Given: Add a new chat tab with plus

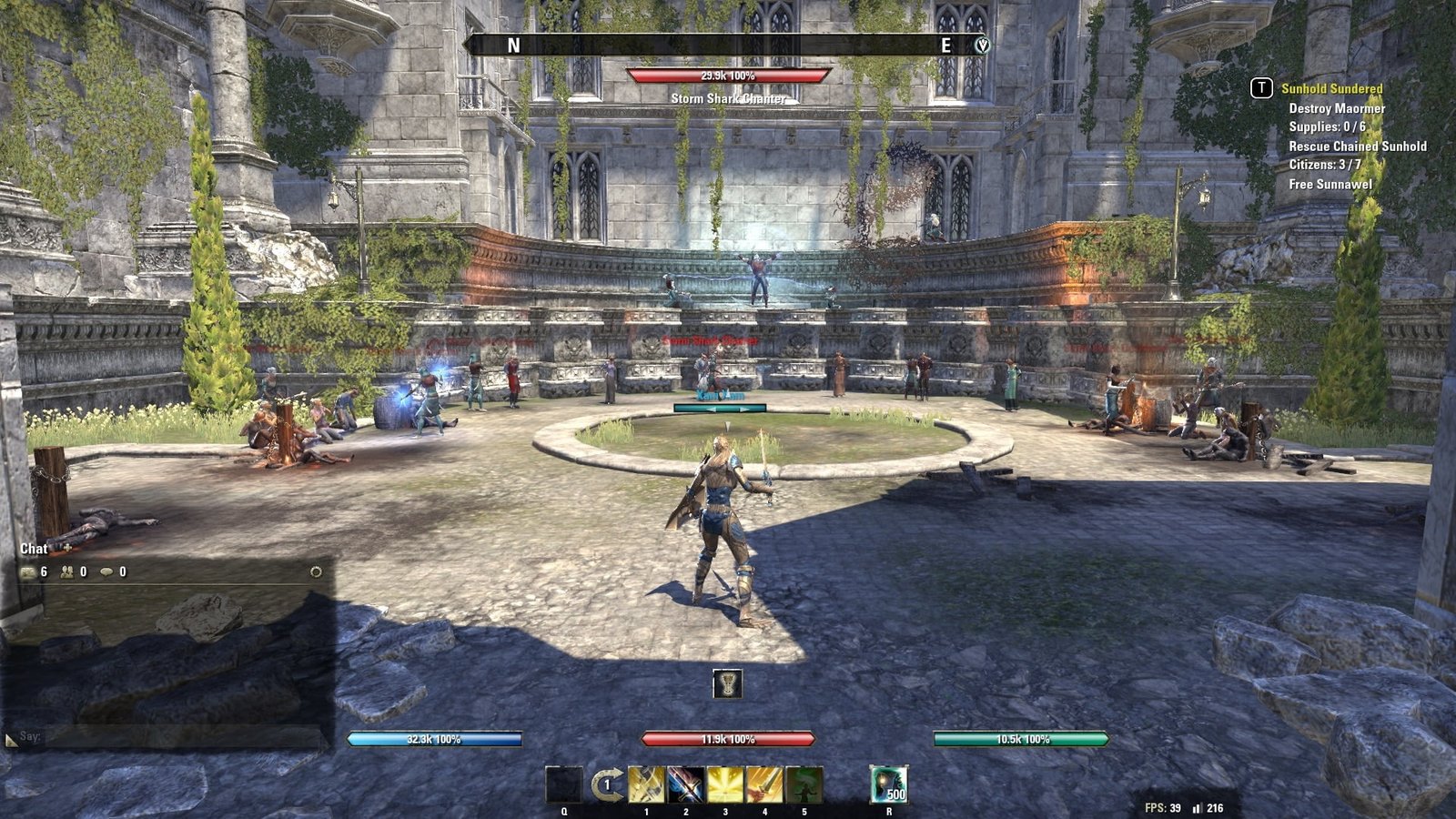Looking at the screenshot, I should (x=66, y=548).
